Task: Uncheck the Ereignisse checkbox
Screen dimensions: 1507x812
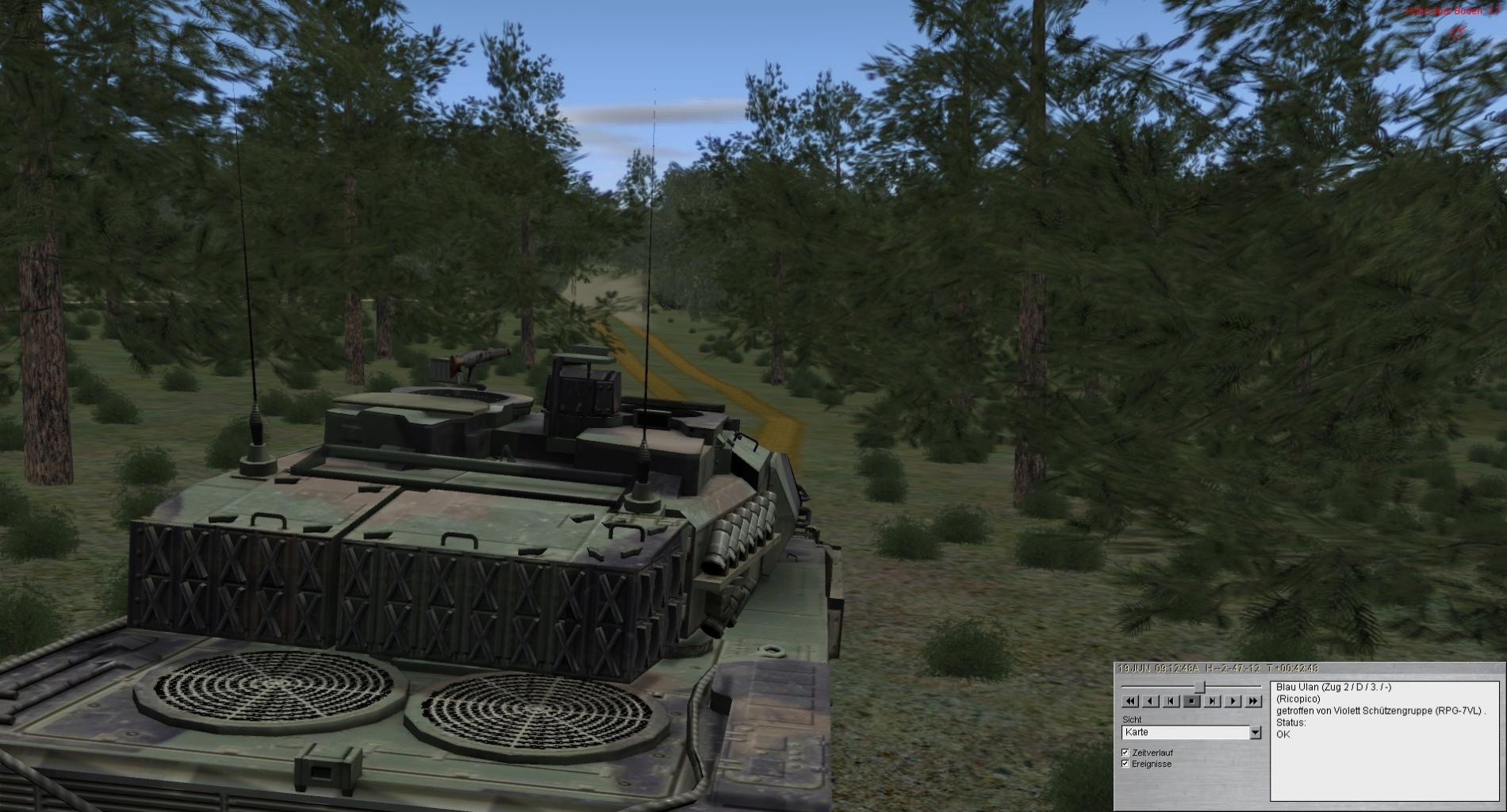Action: click(1125, 764)
